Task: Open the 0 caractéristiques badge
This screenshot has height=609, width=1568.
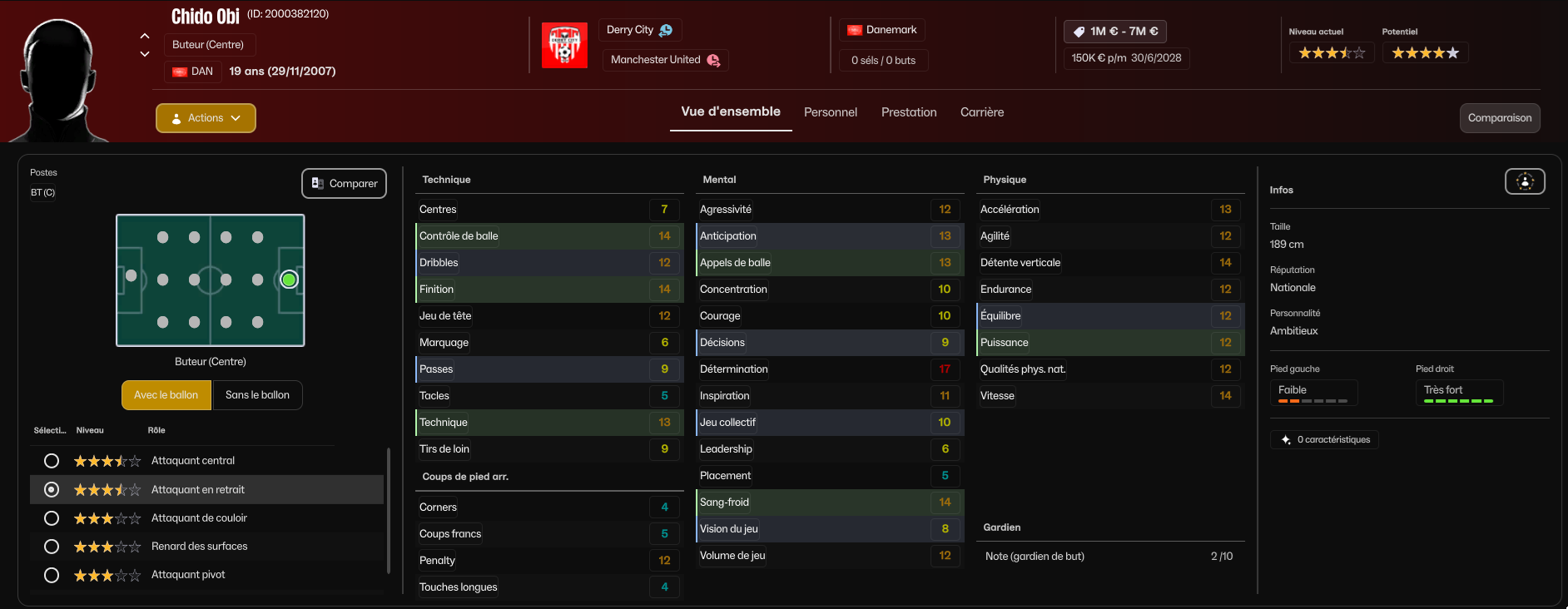Action: coord(1324,439)
